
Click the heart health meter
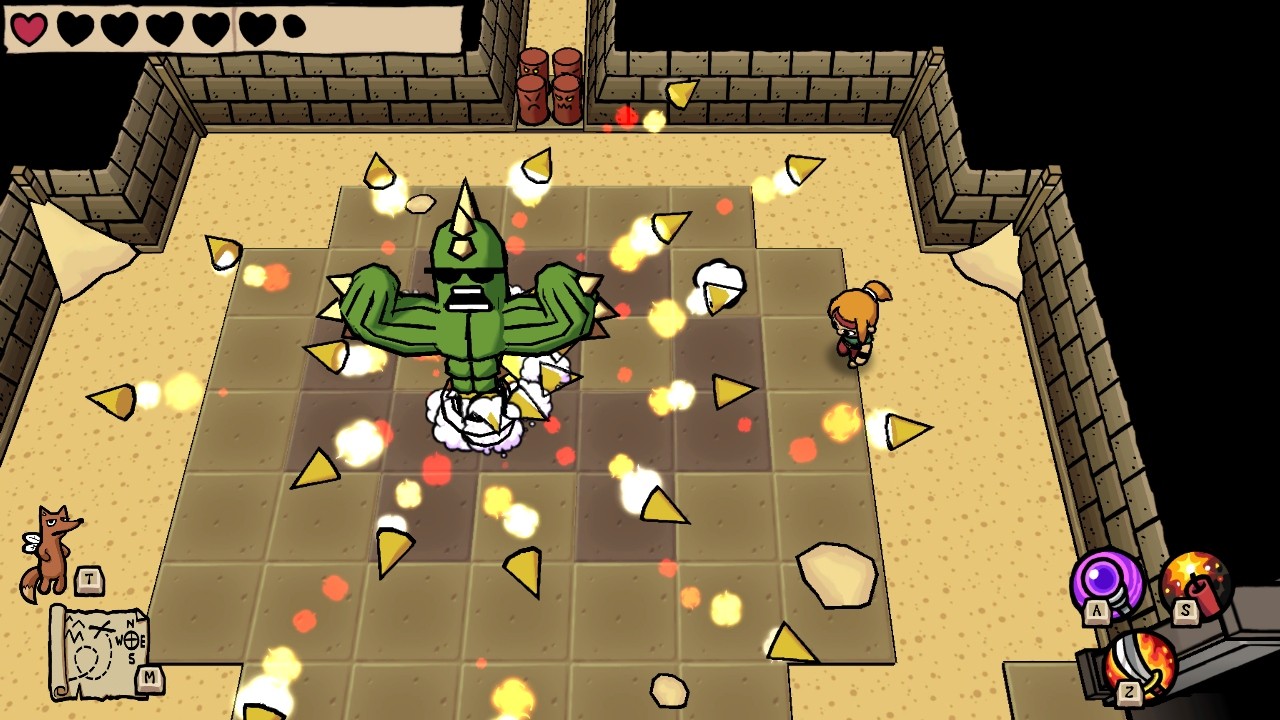click(160, 26)
